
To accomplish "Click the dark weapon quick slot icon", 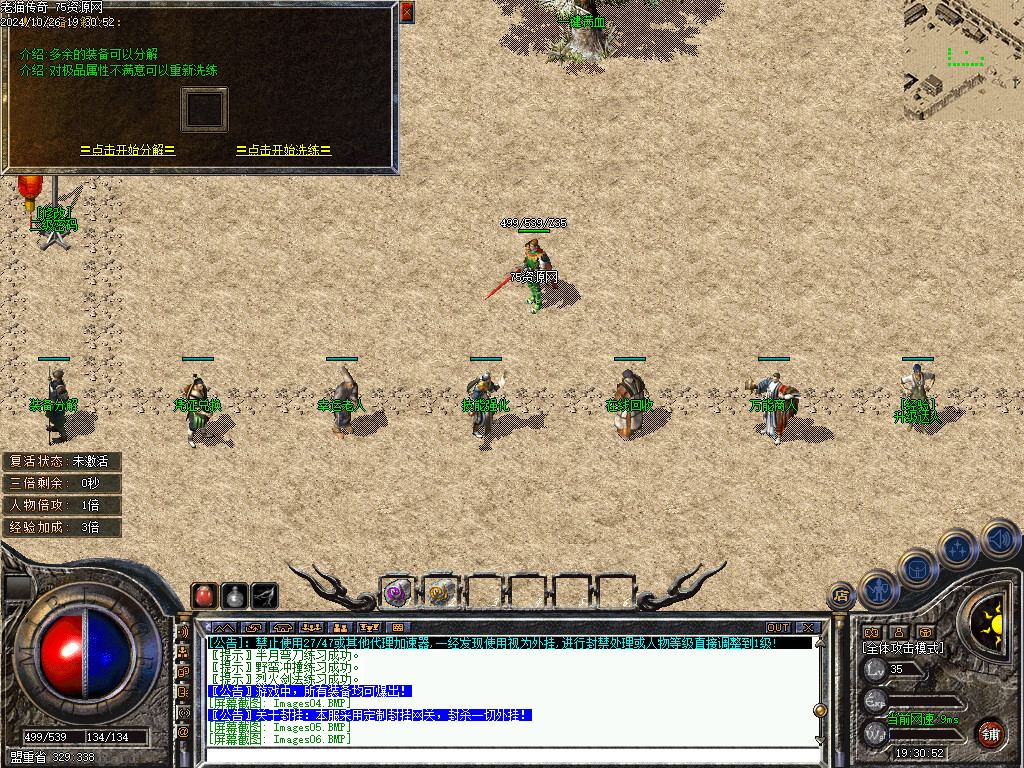I will (x=265, y=595).
